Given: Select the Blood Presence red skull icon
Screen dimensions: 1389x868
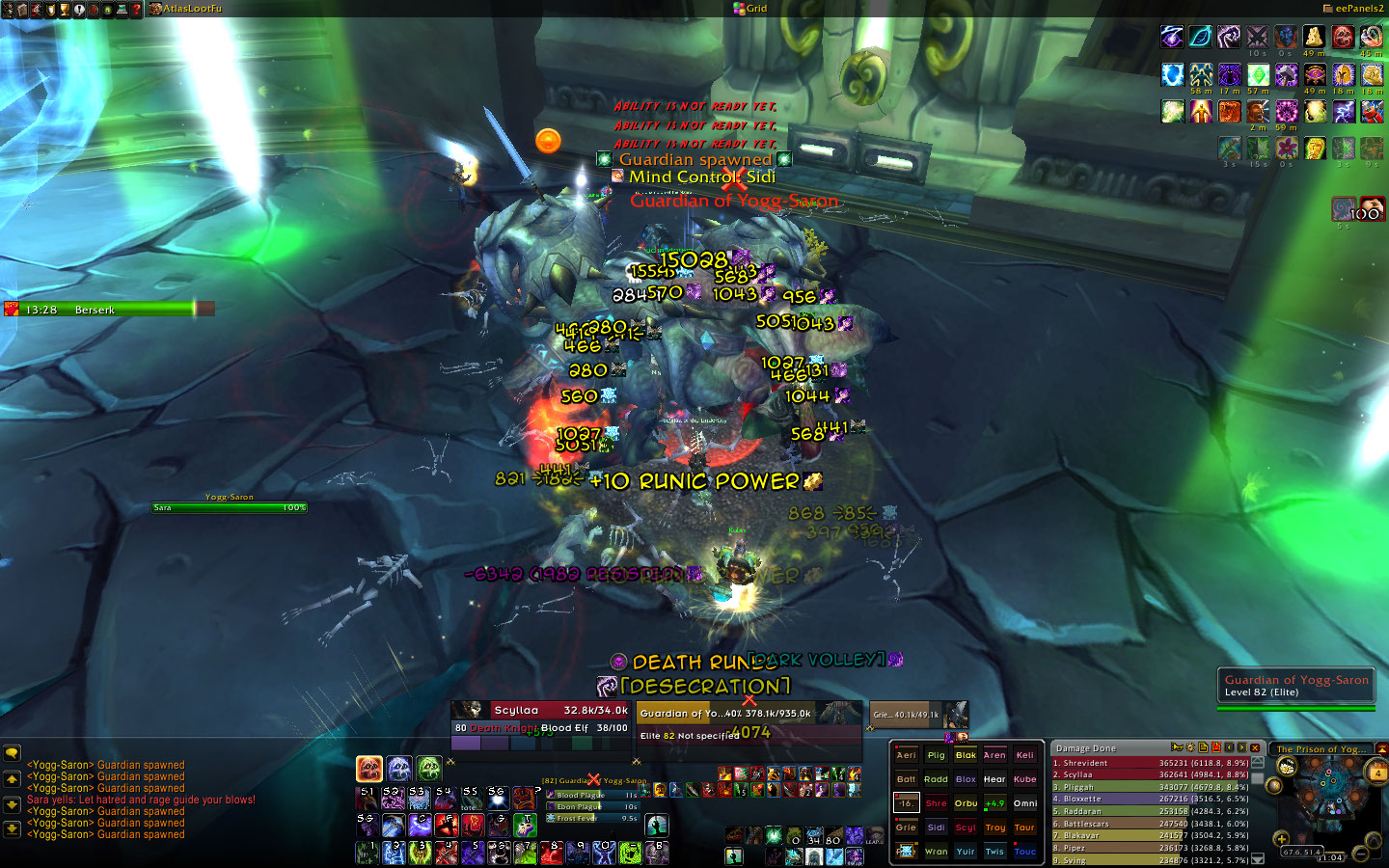Looking at the screenshot, I should [369, 769].
